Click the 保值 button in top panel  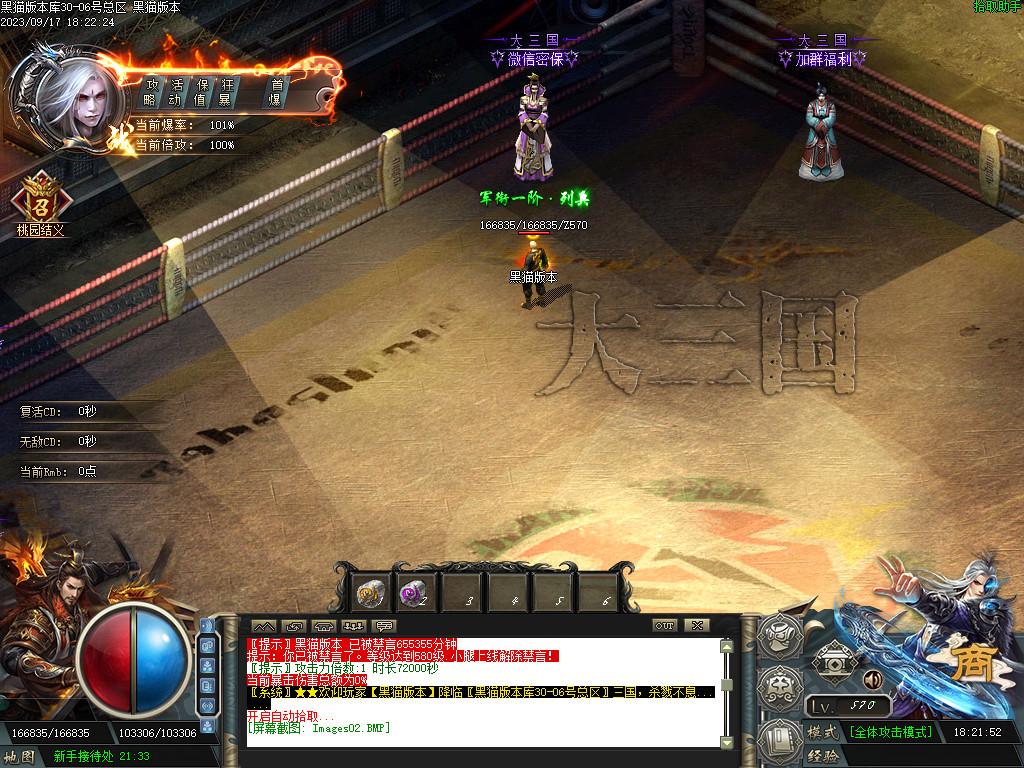(202, 91)
